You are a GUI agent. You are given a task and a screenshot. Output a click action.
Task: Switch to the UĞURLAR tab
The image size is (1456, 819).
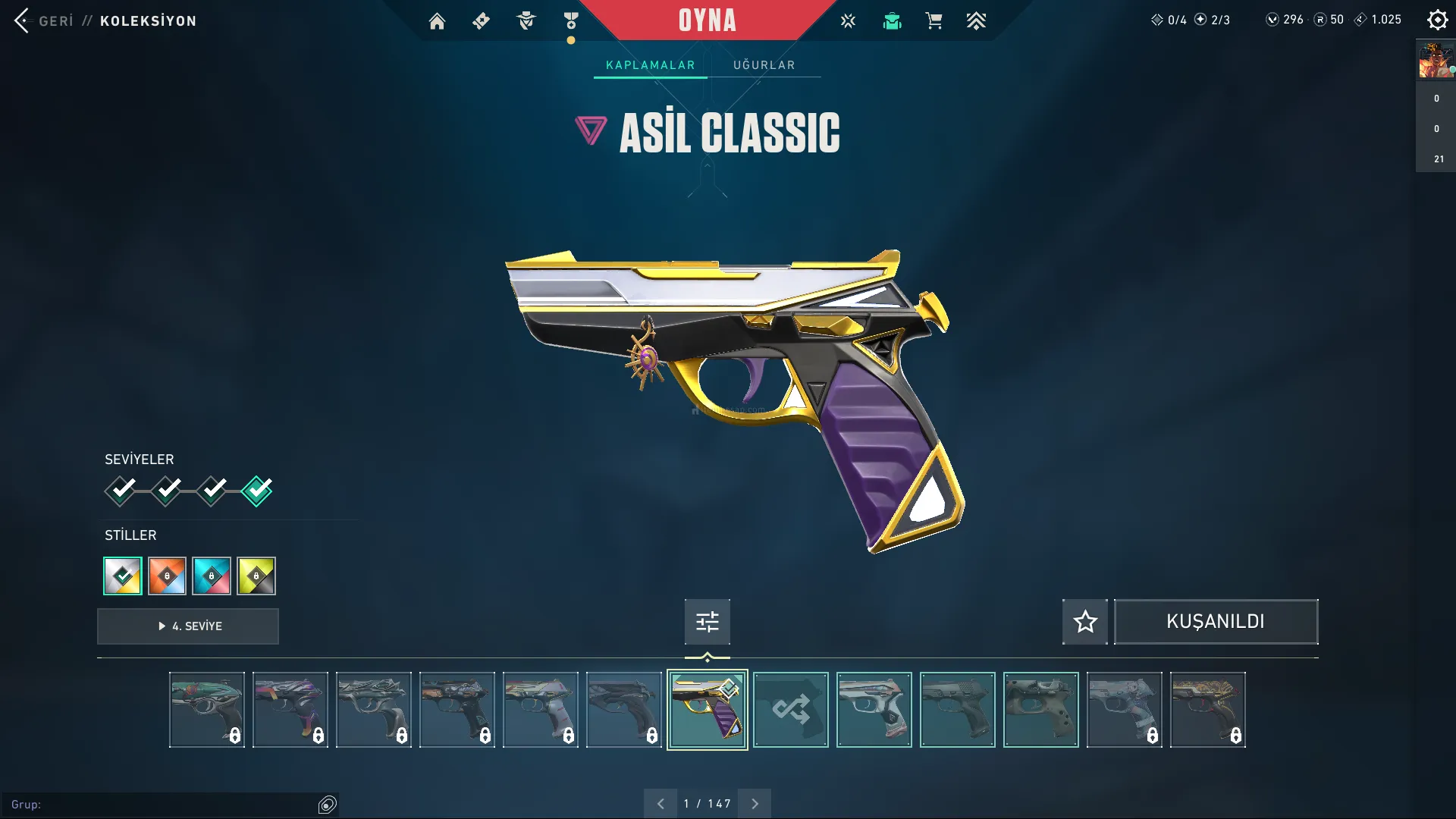tap(764, 65)
